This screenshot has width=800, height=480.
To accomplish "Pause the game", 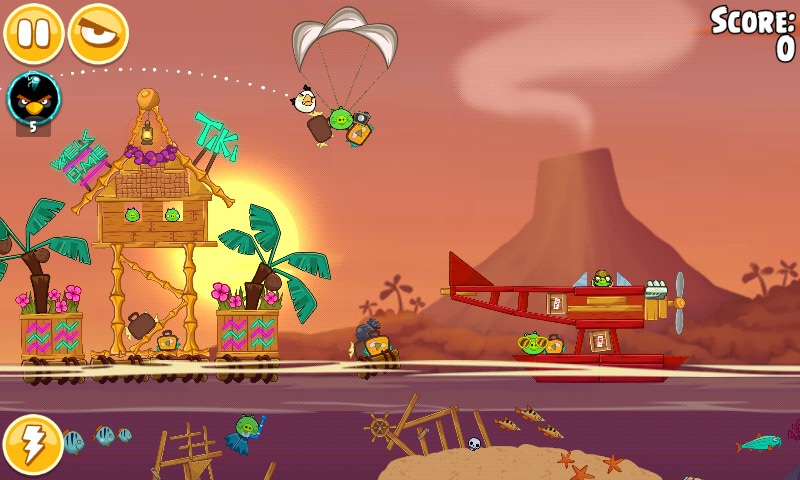I will click(x=33, y=33).
